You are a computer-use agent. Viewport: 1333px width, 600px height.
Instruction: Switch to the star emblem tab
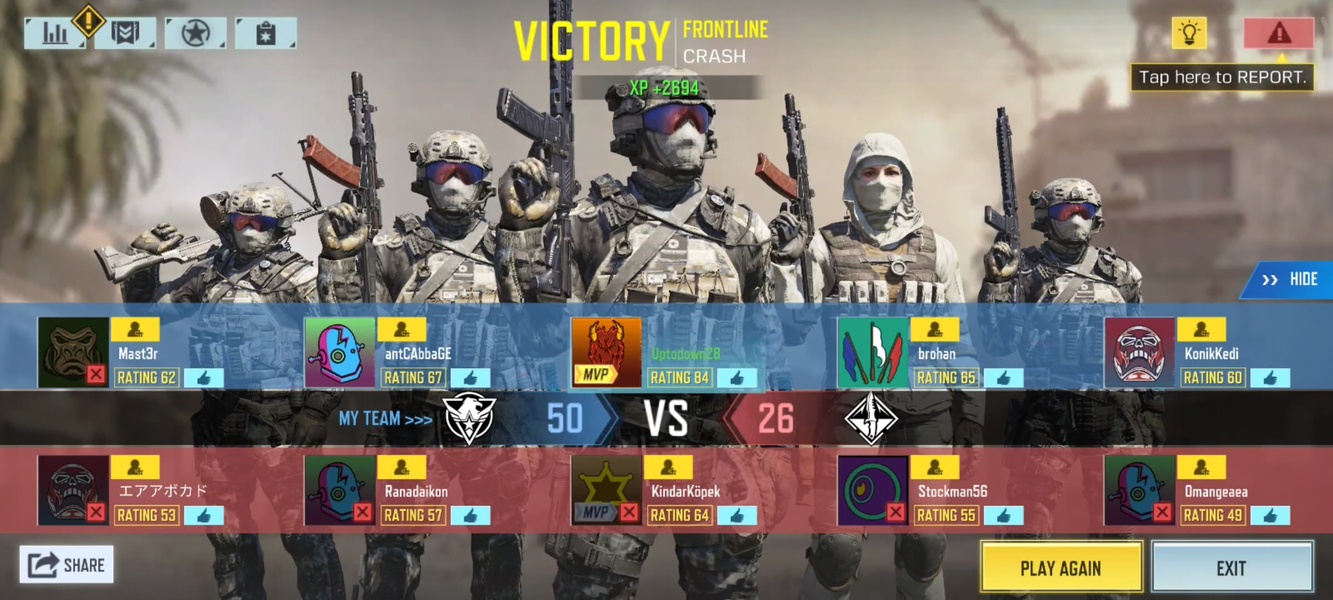(195, 34)
